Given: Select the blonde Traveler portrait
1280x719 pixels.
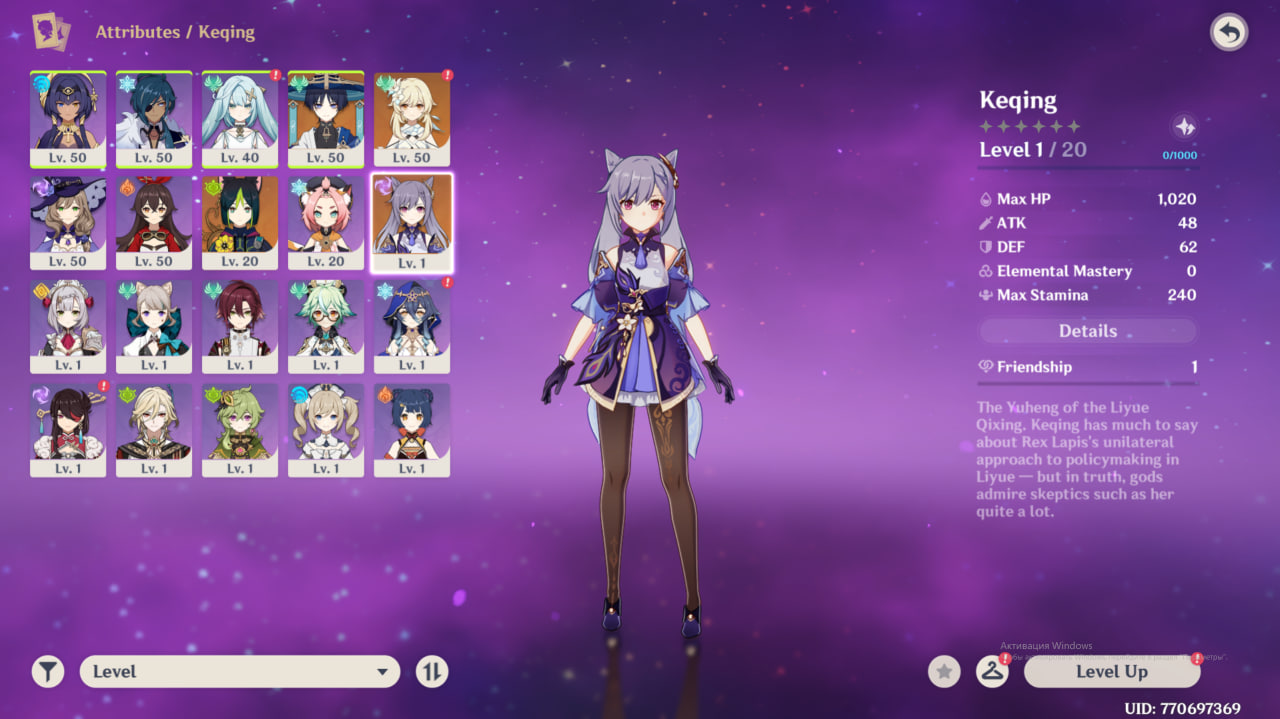Looking at the screenshot, I should click(x=412, y=118).
